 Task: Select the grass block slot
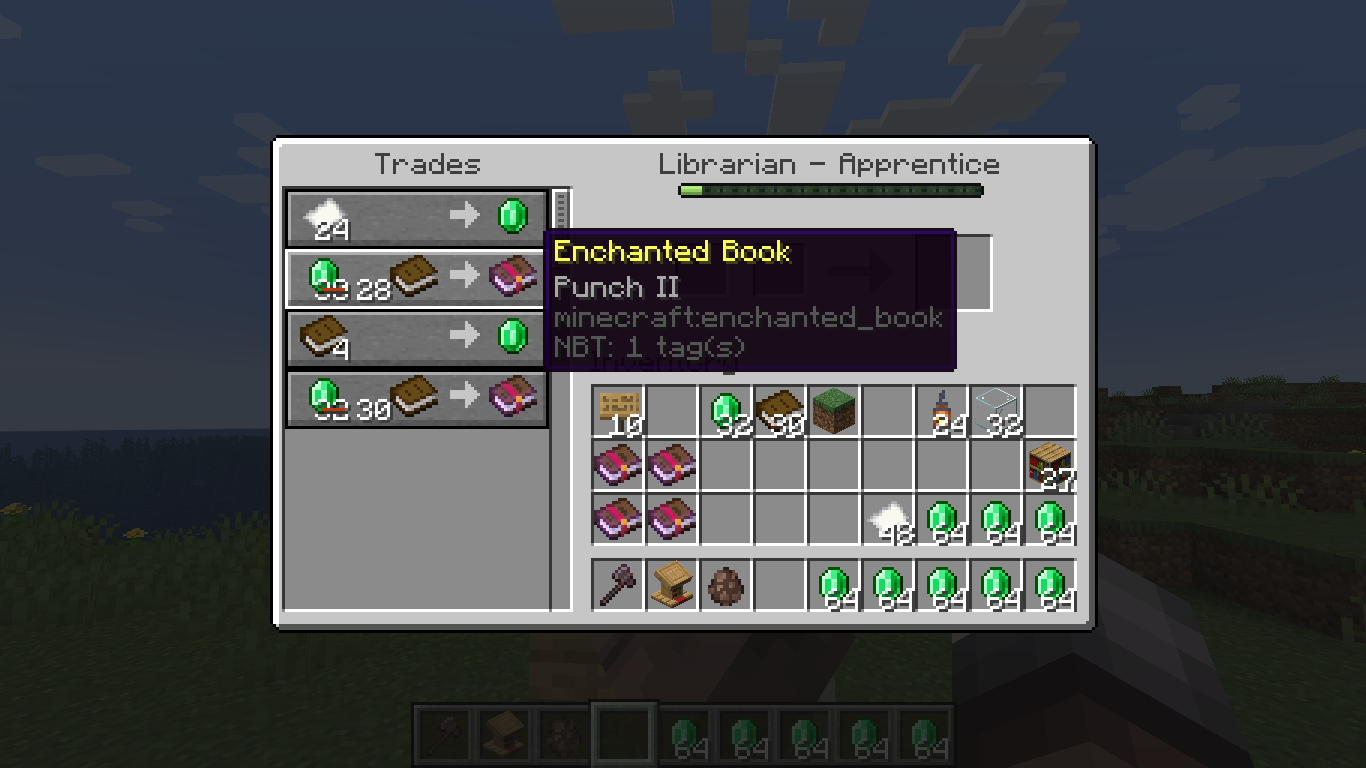(x=835, y=412)
